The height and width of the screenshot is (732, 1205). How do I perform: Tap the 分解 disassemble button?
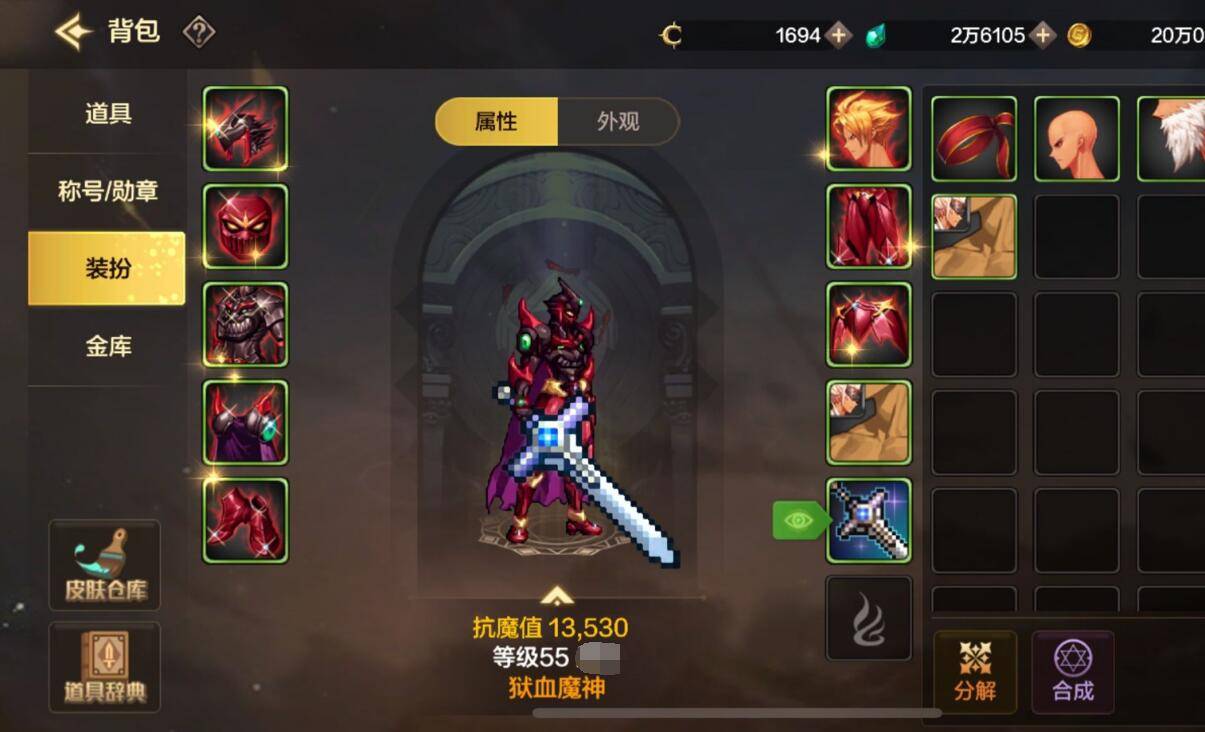click(x=975, y=671)
